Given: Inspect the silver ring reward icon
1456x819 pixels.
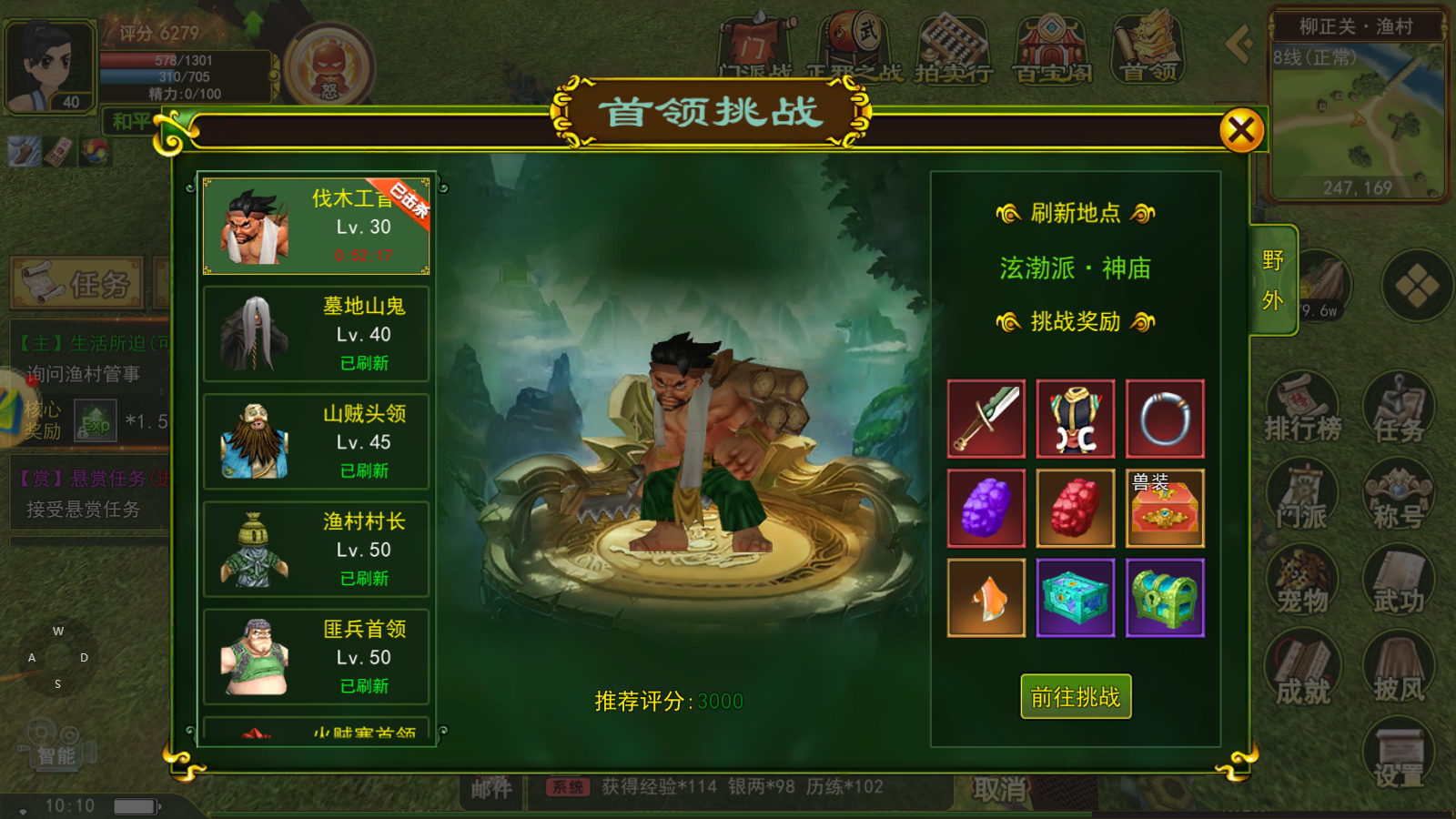Looking at the screenshot, I should (1165, 419).
